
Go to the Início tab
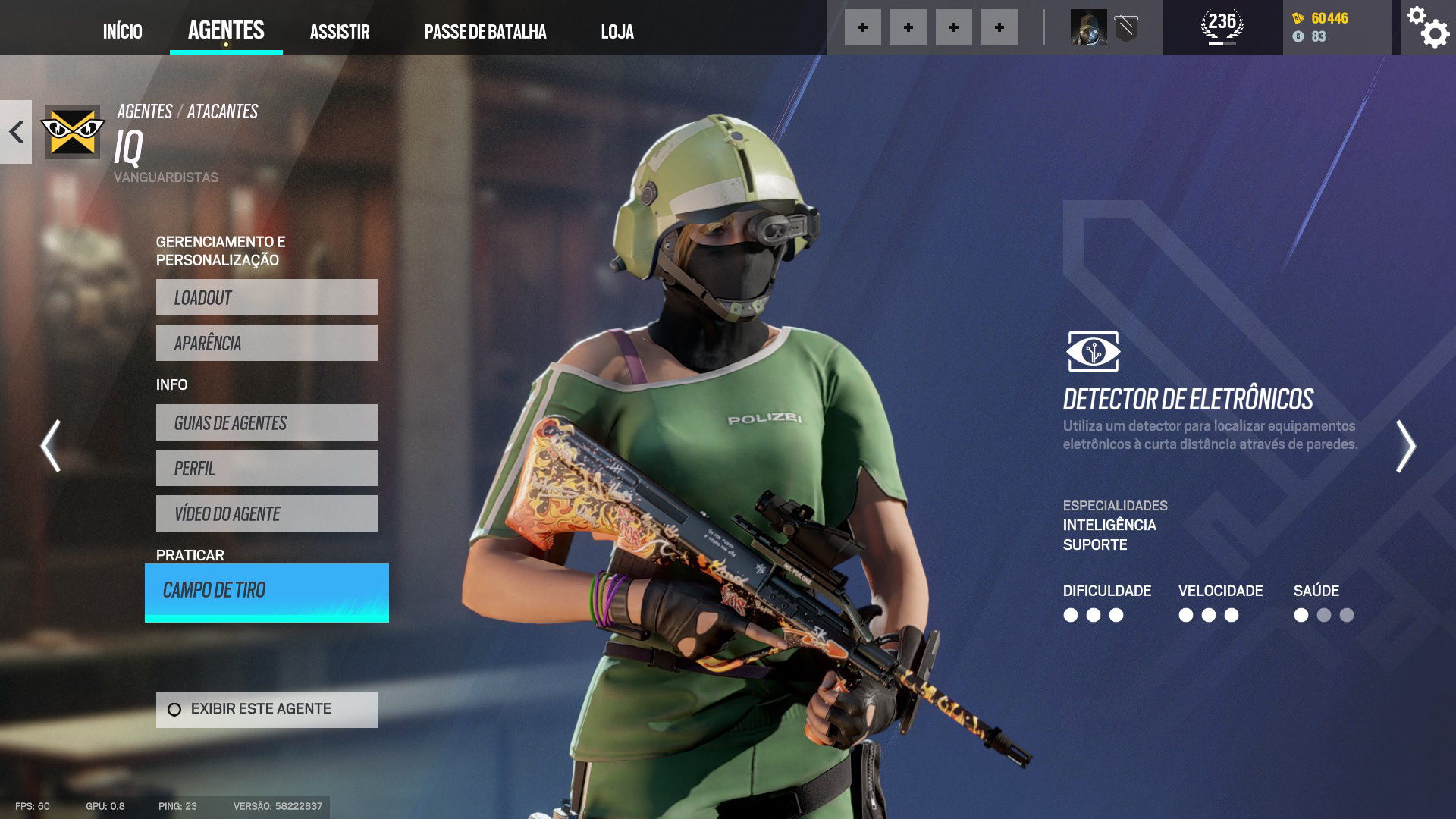(122, 31)
